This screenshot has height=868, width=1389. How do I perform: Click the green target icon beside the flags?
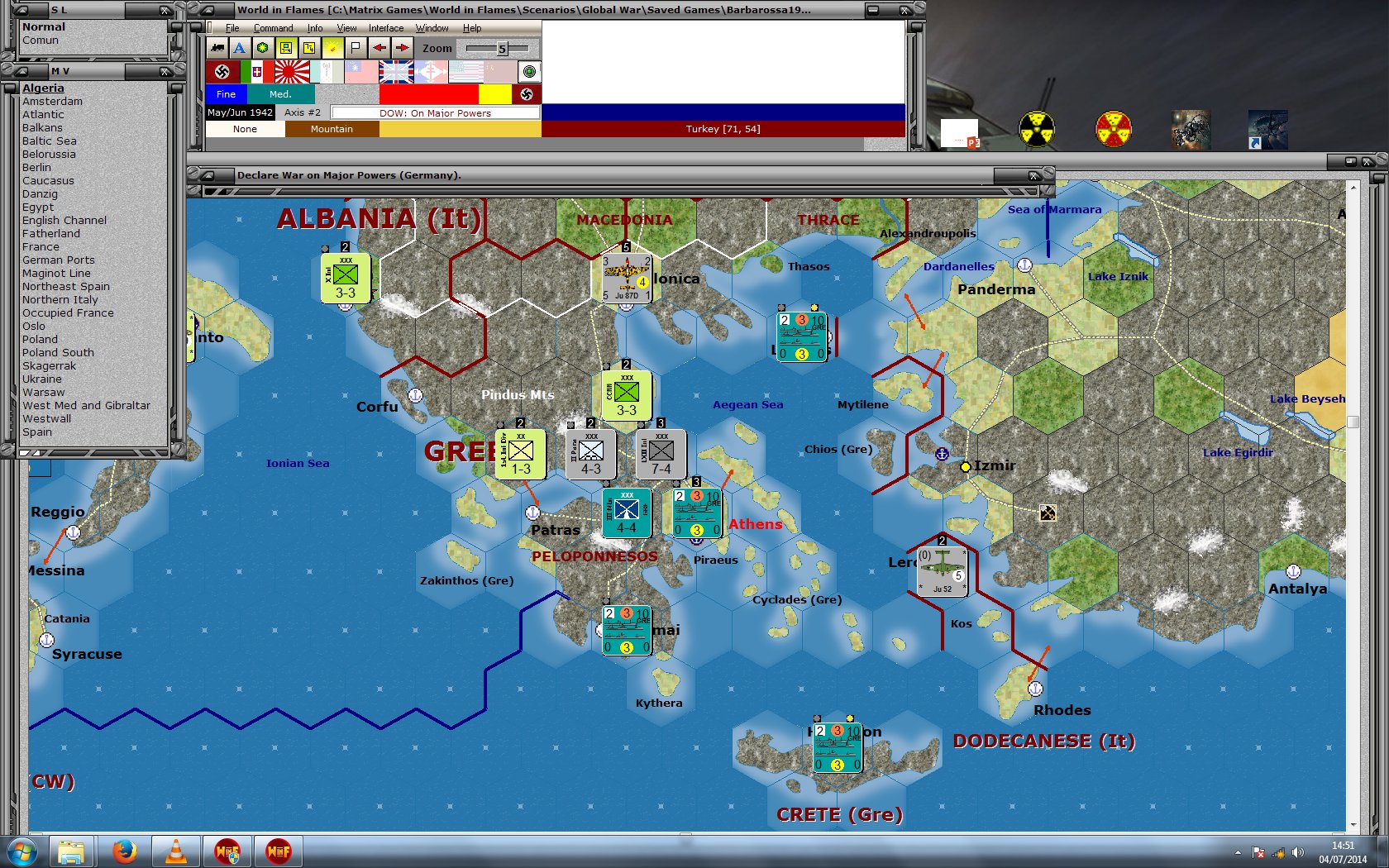click(529, 71)
